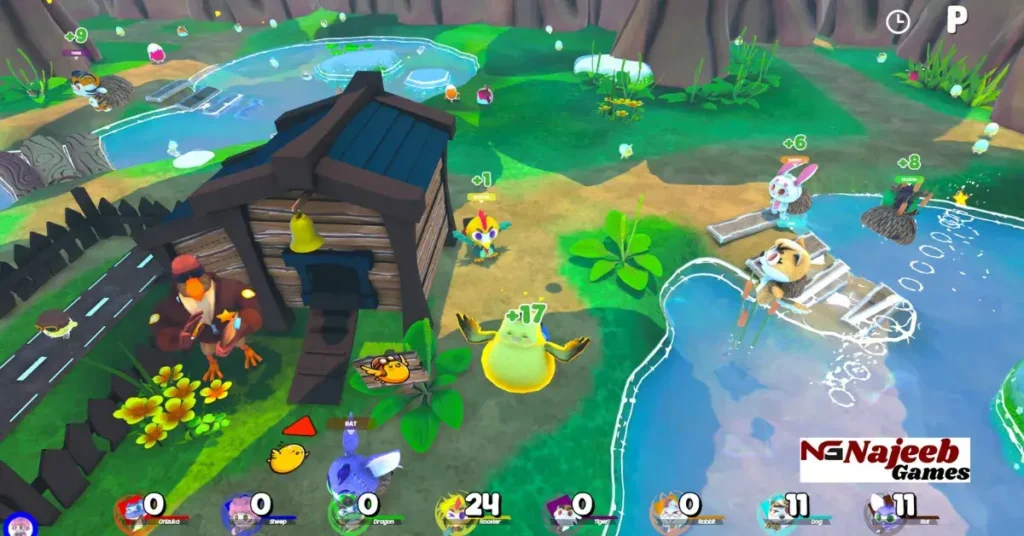The width and height of the screenshot is (1024, 536).
Task: Choose the Rooster player portrait
Action: 455,512
